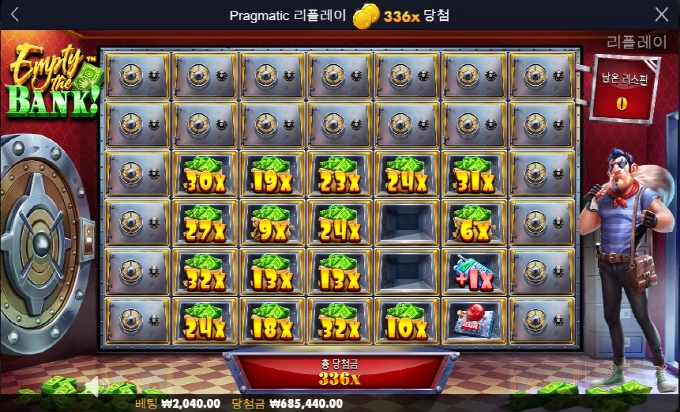Close the replay with the X button

tap(662, 15)
